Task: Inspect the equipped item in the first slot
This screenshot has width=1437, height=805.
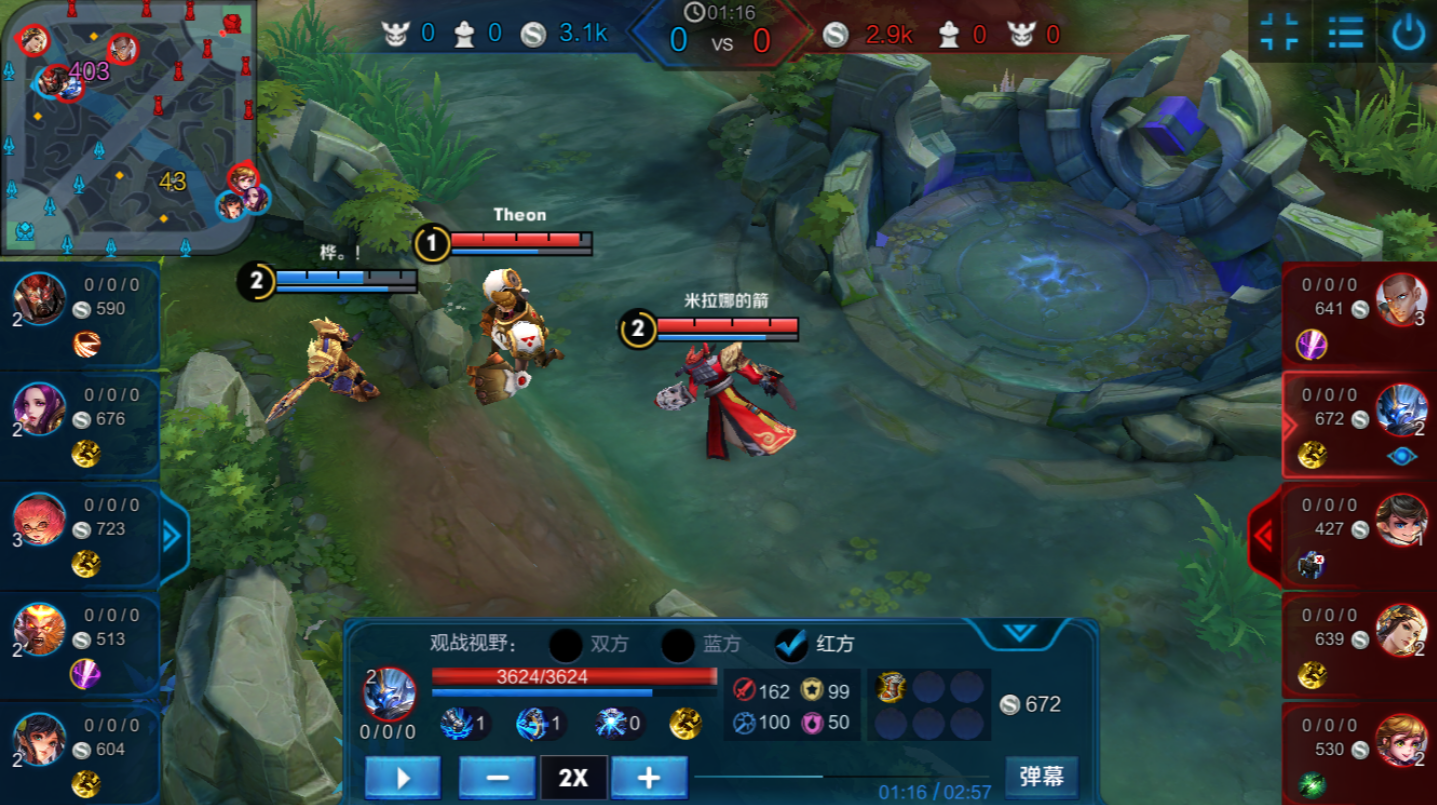Action: click(x=890, y=687)
